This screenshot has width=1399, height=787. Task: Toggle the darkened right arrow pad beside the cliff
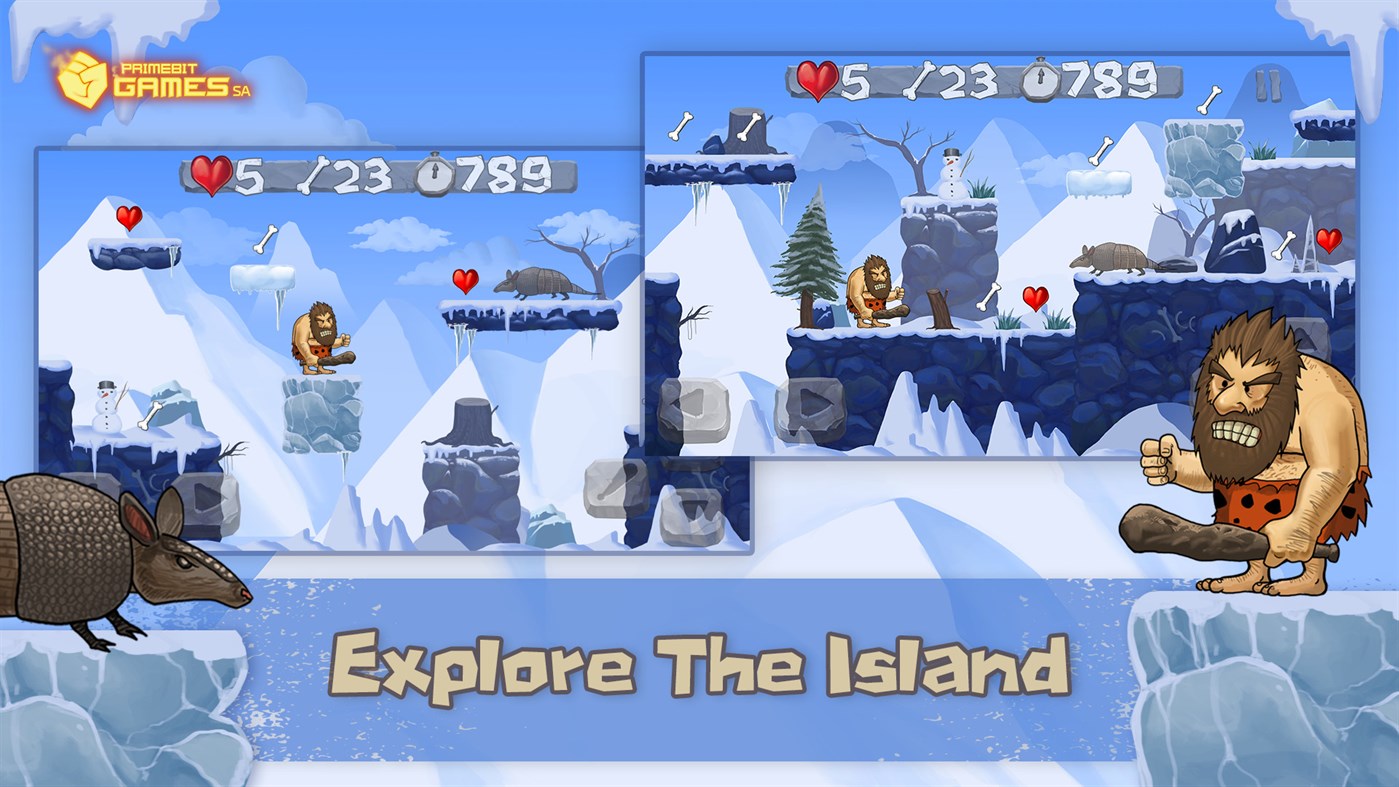pyautogui.click(x=810, y=405)
